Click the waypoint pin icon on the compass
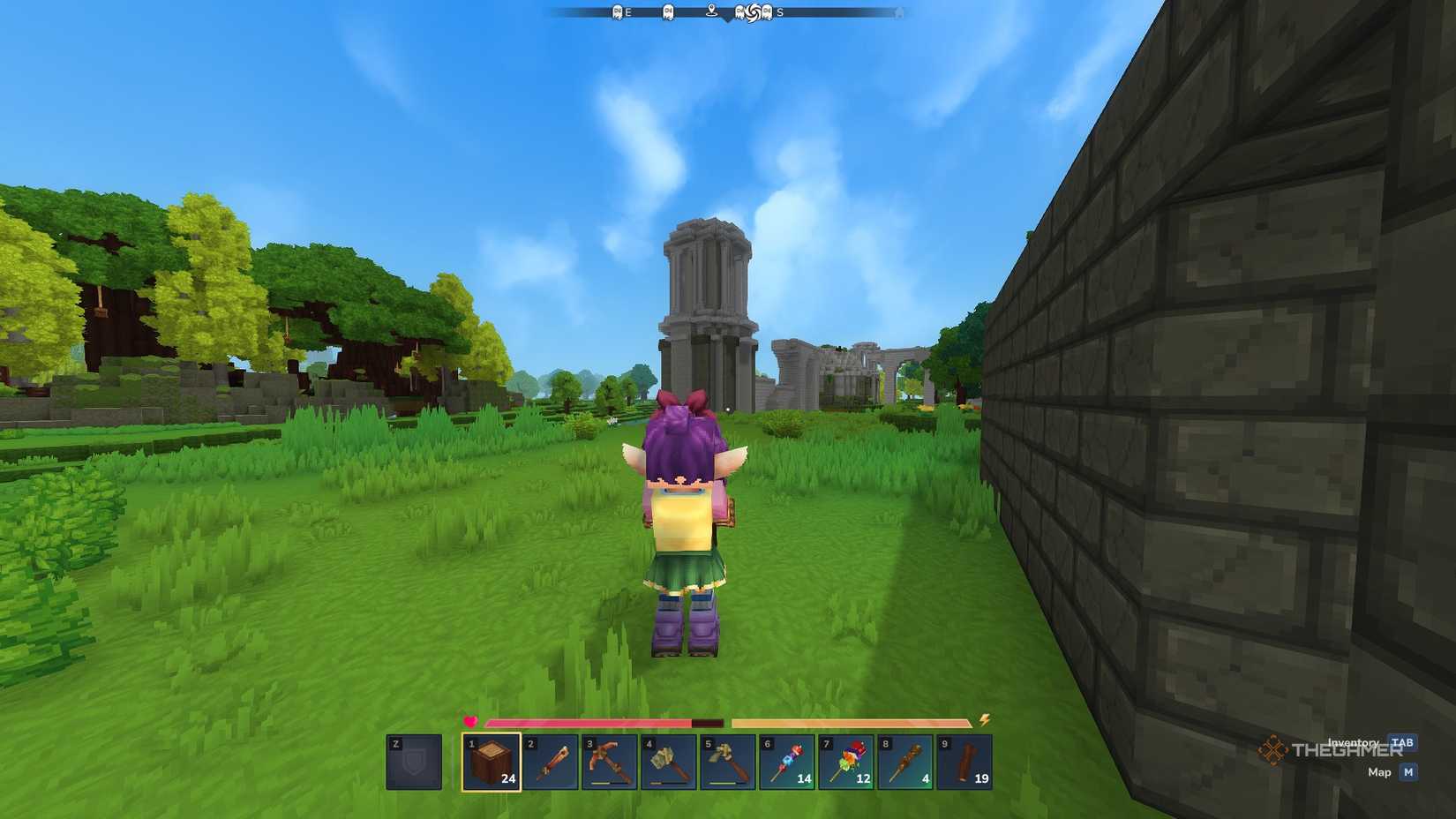 tap(712, 11)
